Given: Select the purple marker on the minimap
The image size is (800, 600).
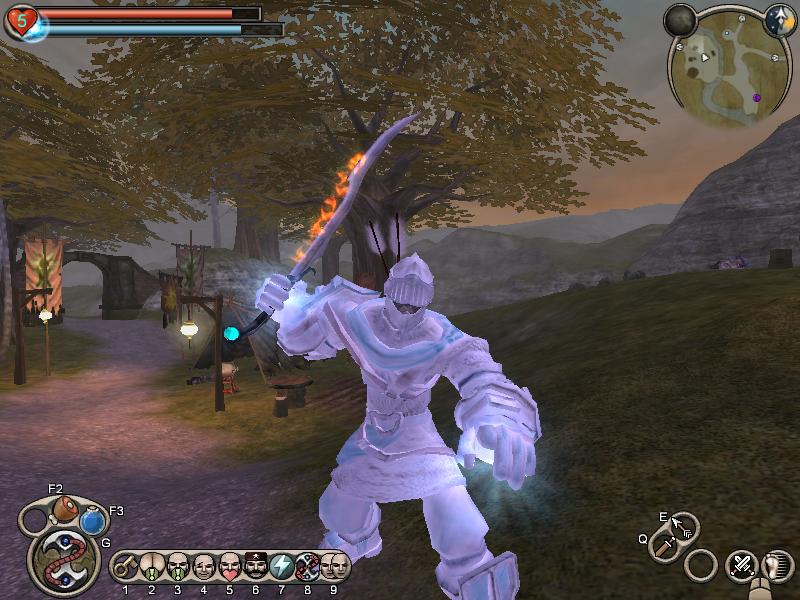Looking at the screenshot, I should (757, 97).
